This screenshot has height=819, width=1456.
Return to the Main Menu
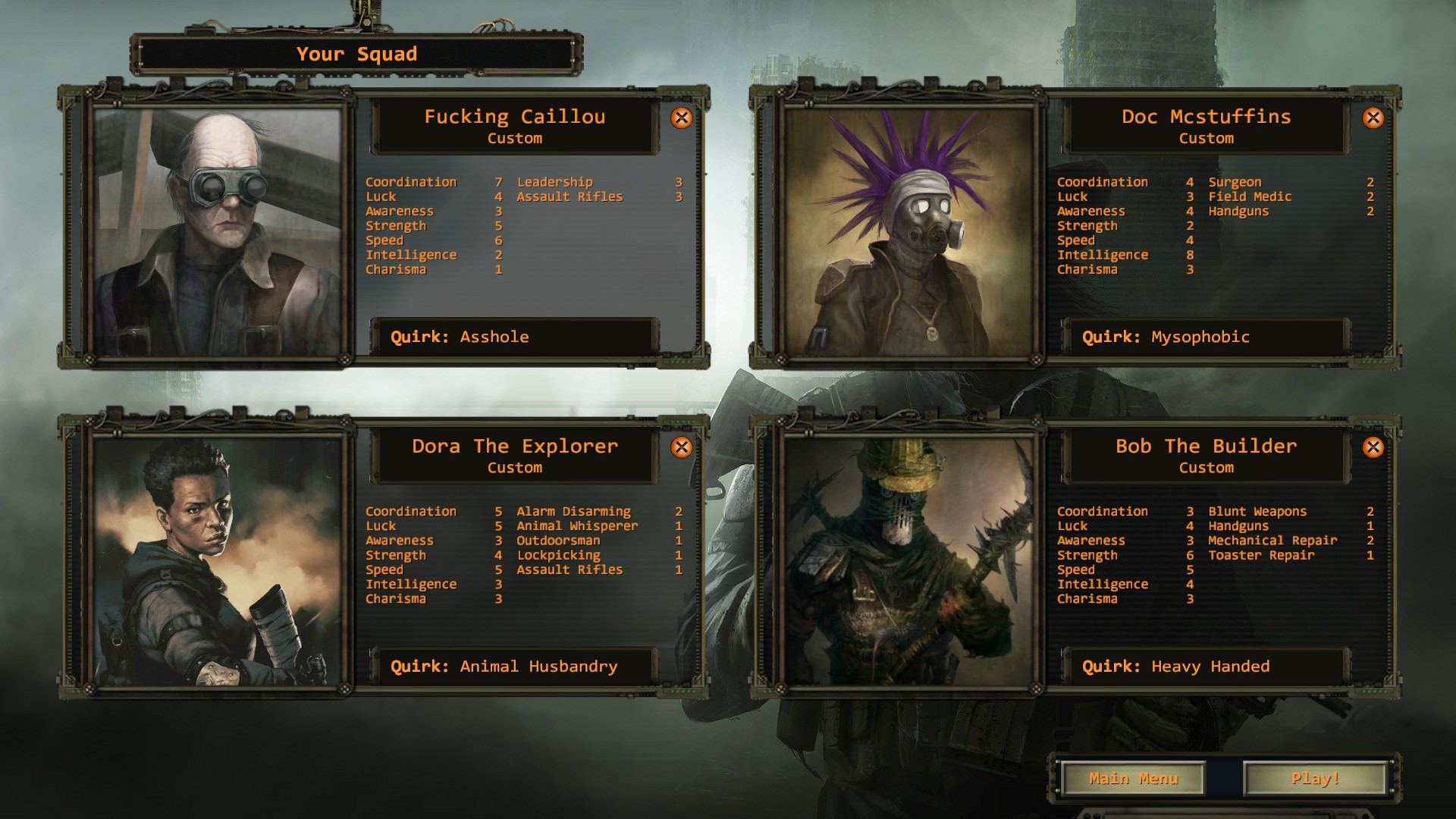point(1133,778)
